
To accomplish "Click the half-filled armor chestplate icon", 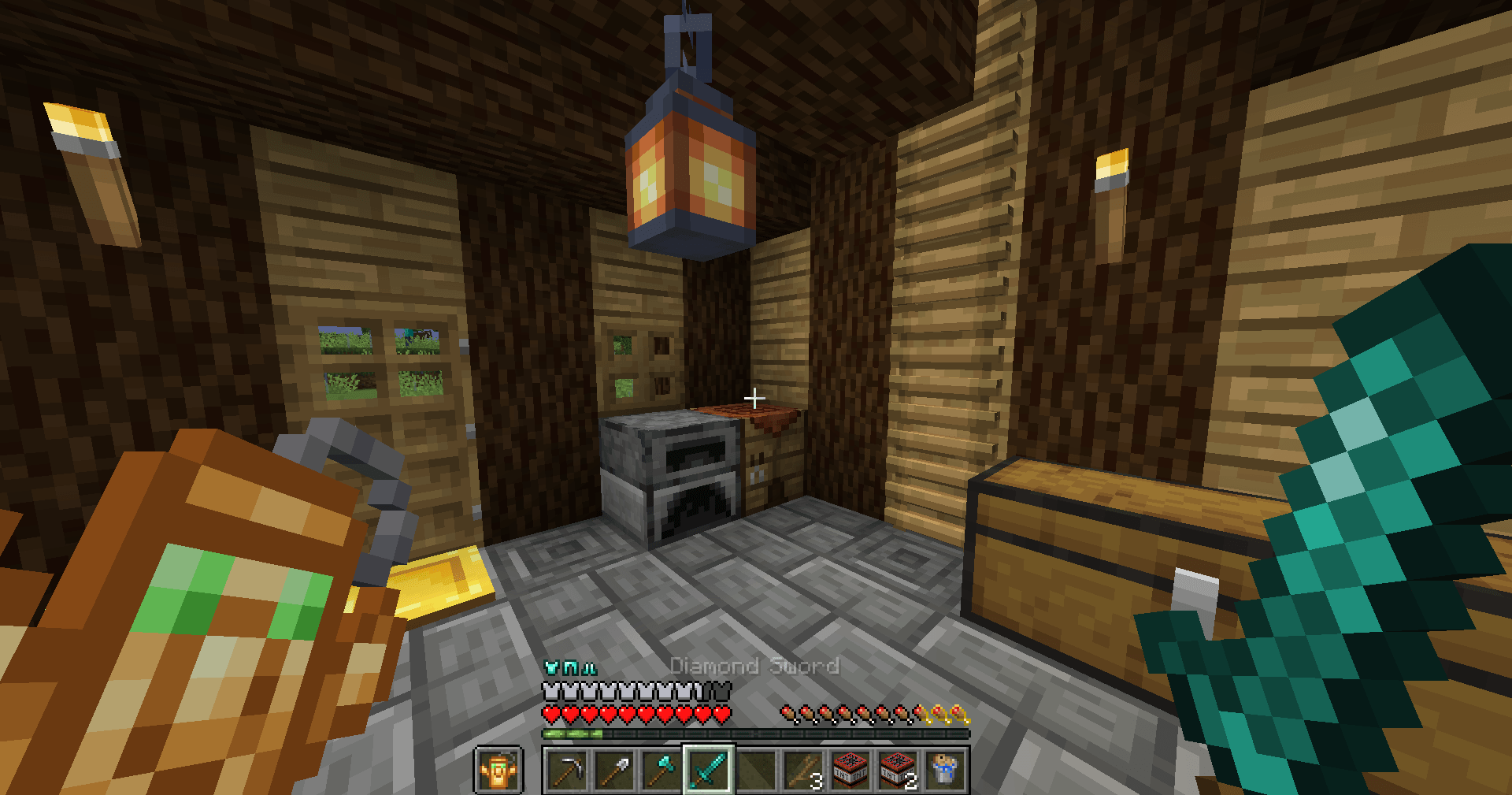I will (697, 691).
